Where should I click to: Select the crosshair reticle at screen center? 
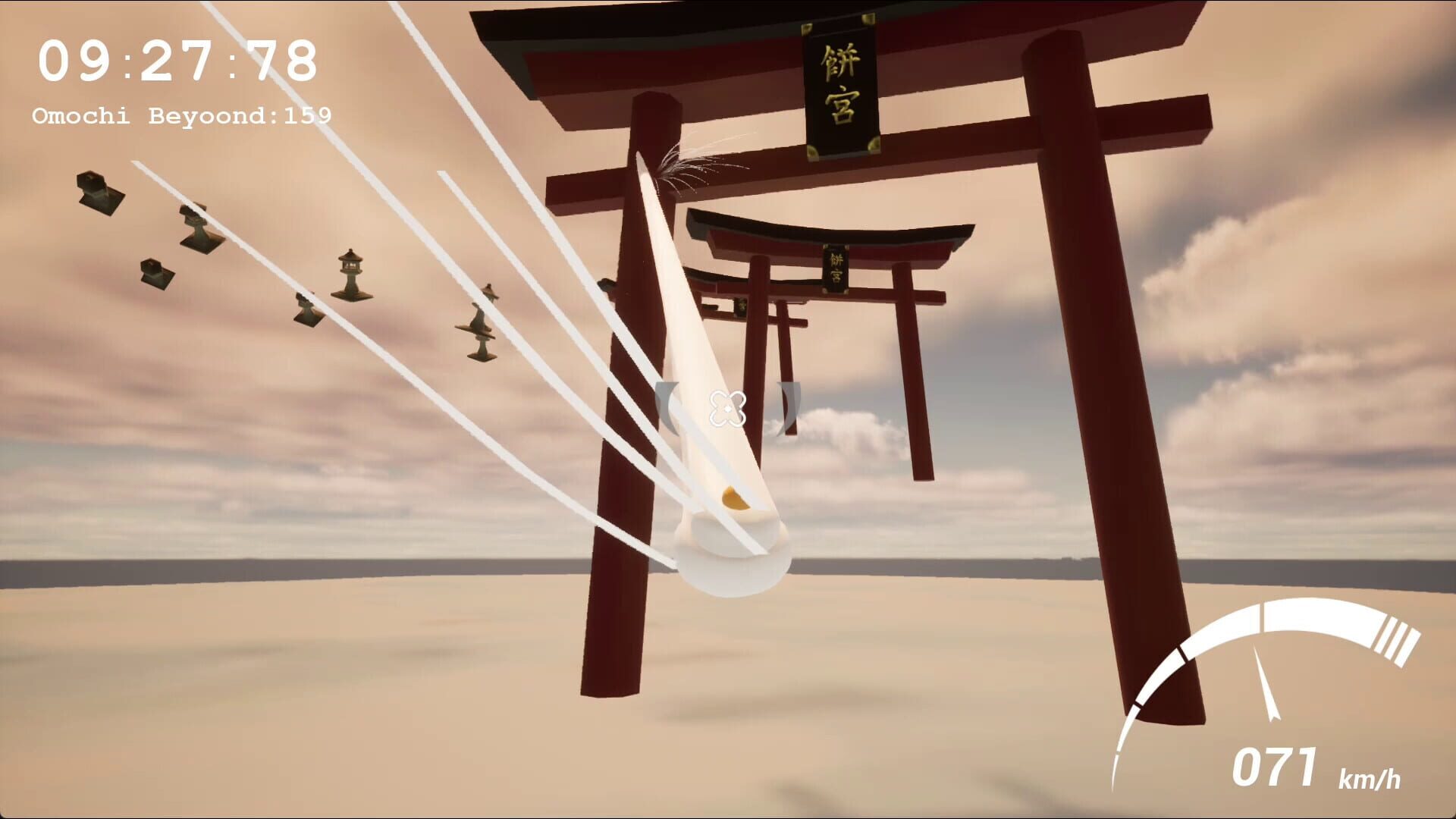pyautogui.click(x=728, y=409)
